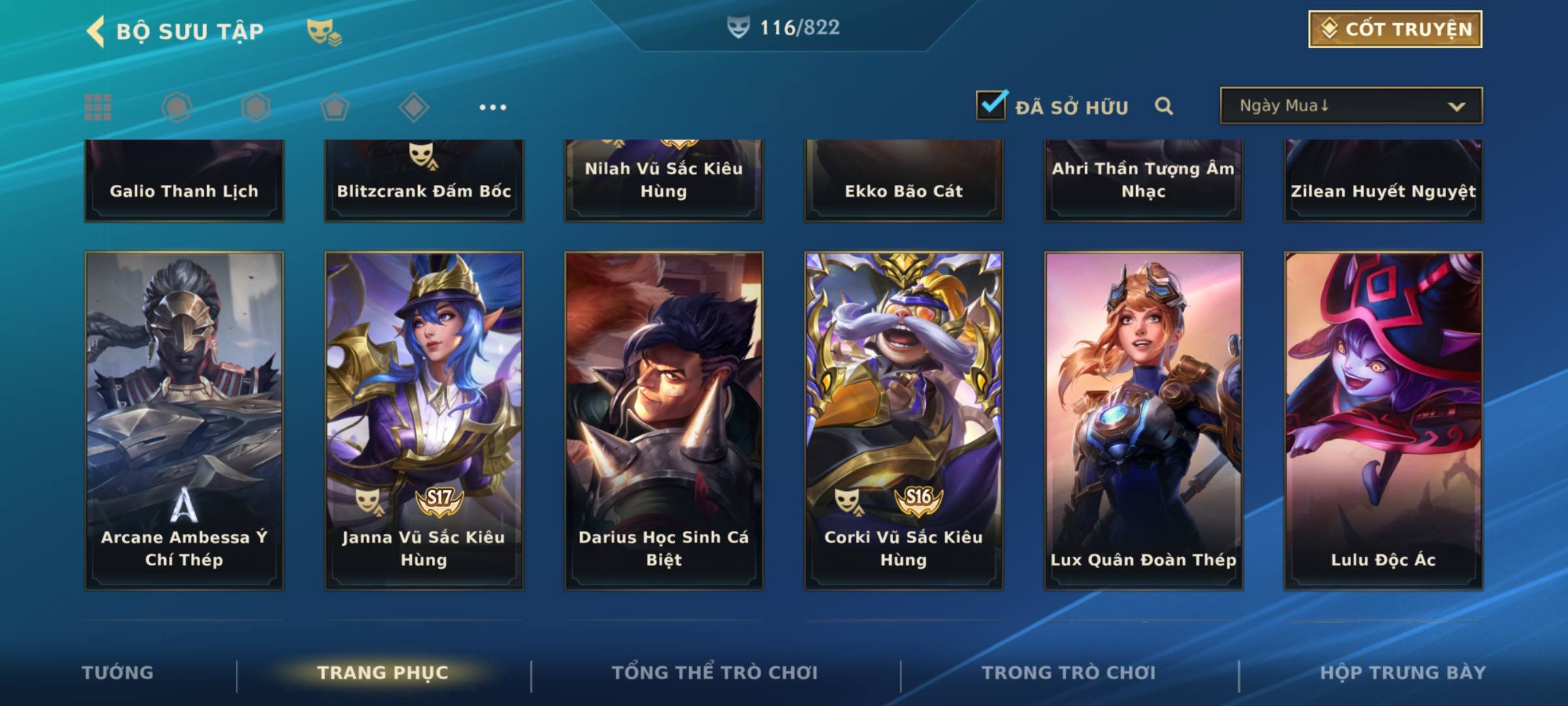Open the Trong Trò Chơi tab

[1069, 673]
